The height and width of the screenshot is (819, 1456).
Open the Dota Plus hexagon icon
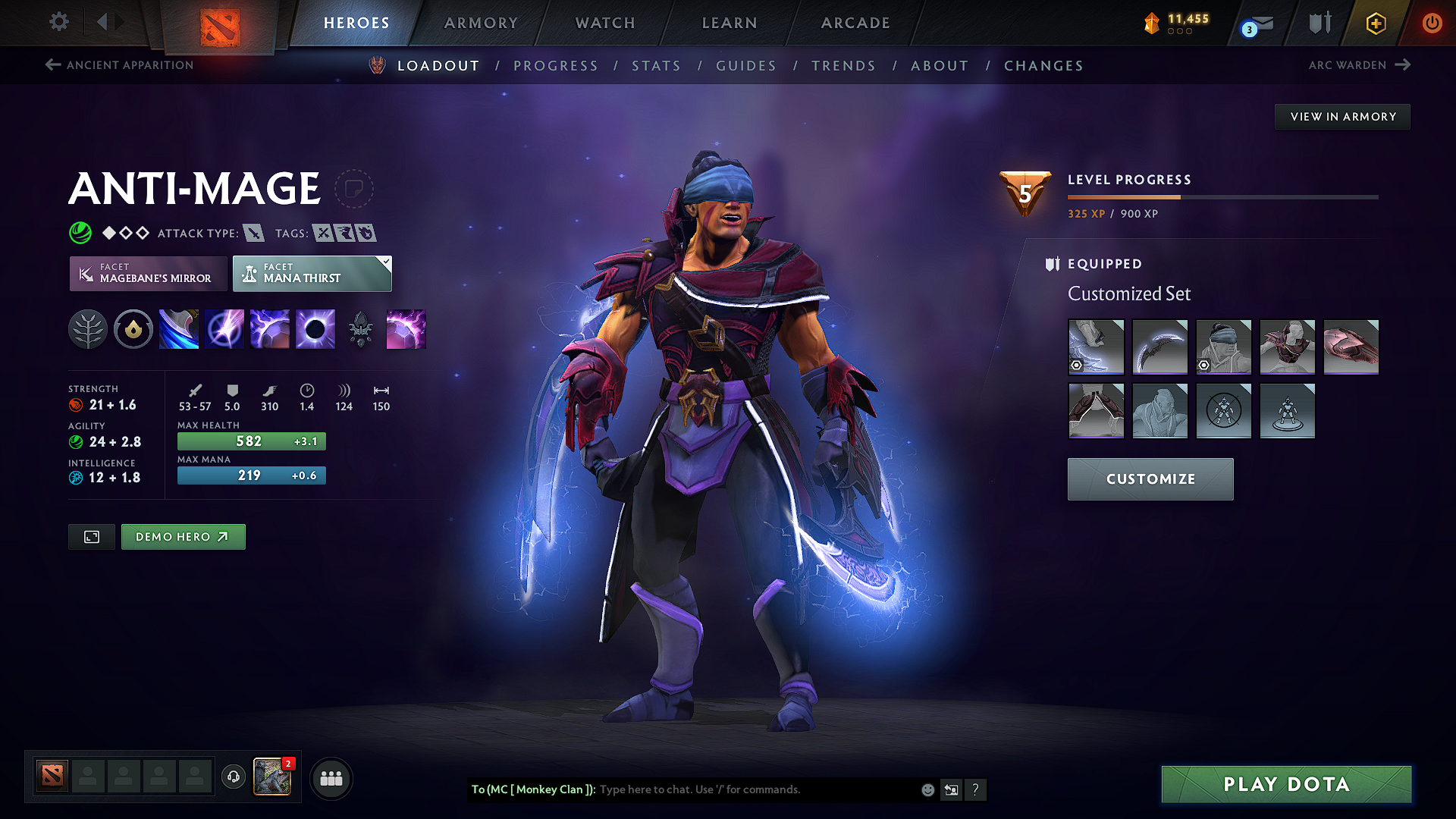(x=1374, y=24)
